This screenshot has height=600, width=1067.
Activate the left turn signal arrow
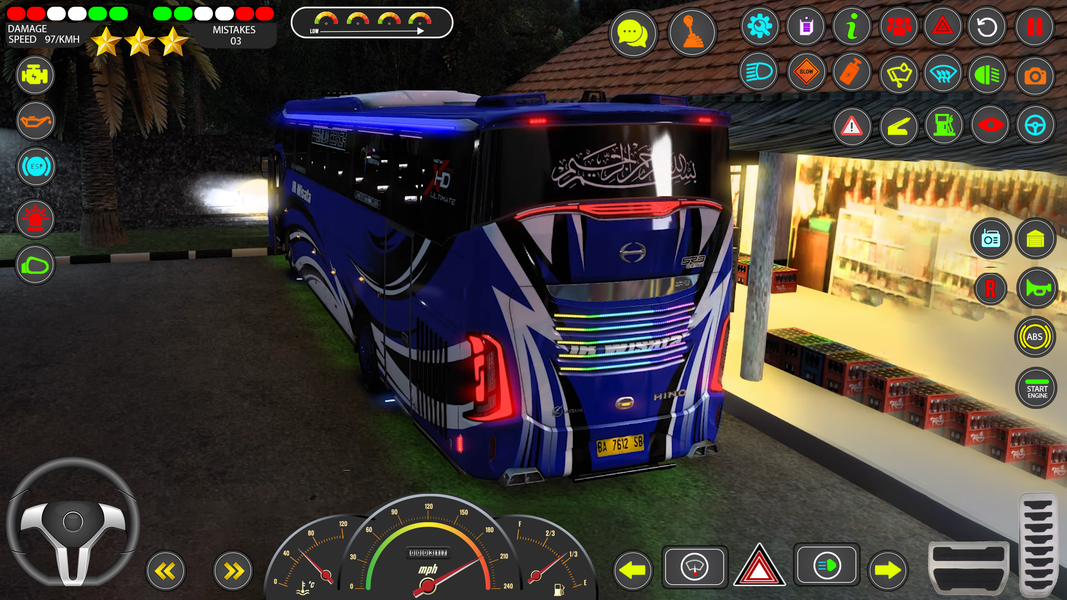[632, 571]
